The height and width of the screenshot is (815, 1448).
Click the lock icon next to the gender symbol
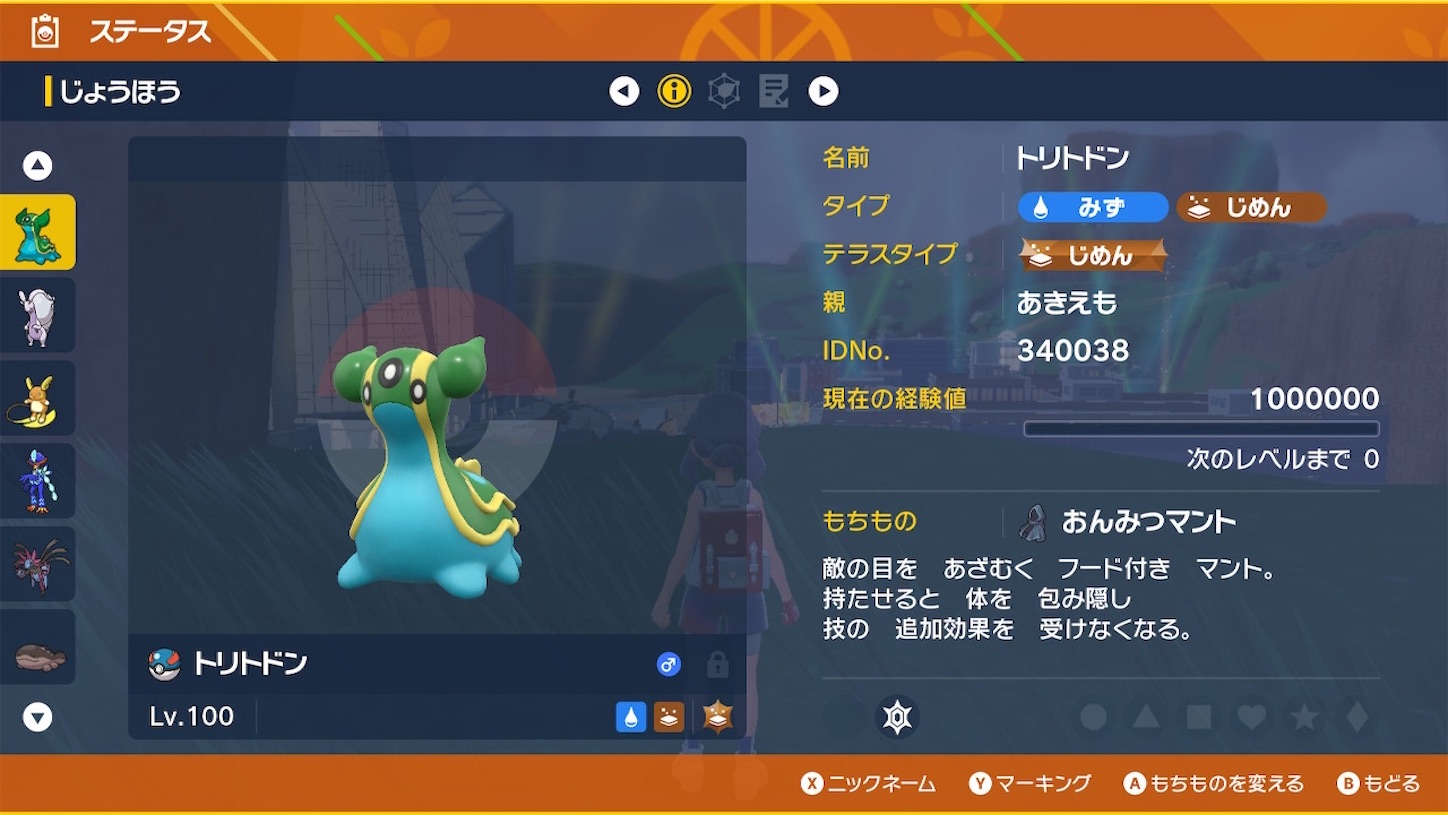[717, 664]
